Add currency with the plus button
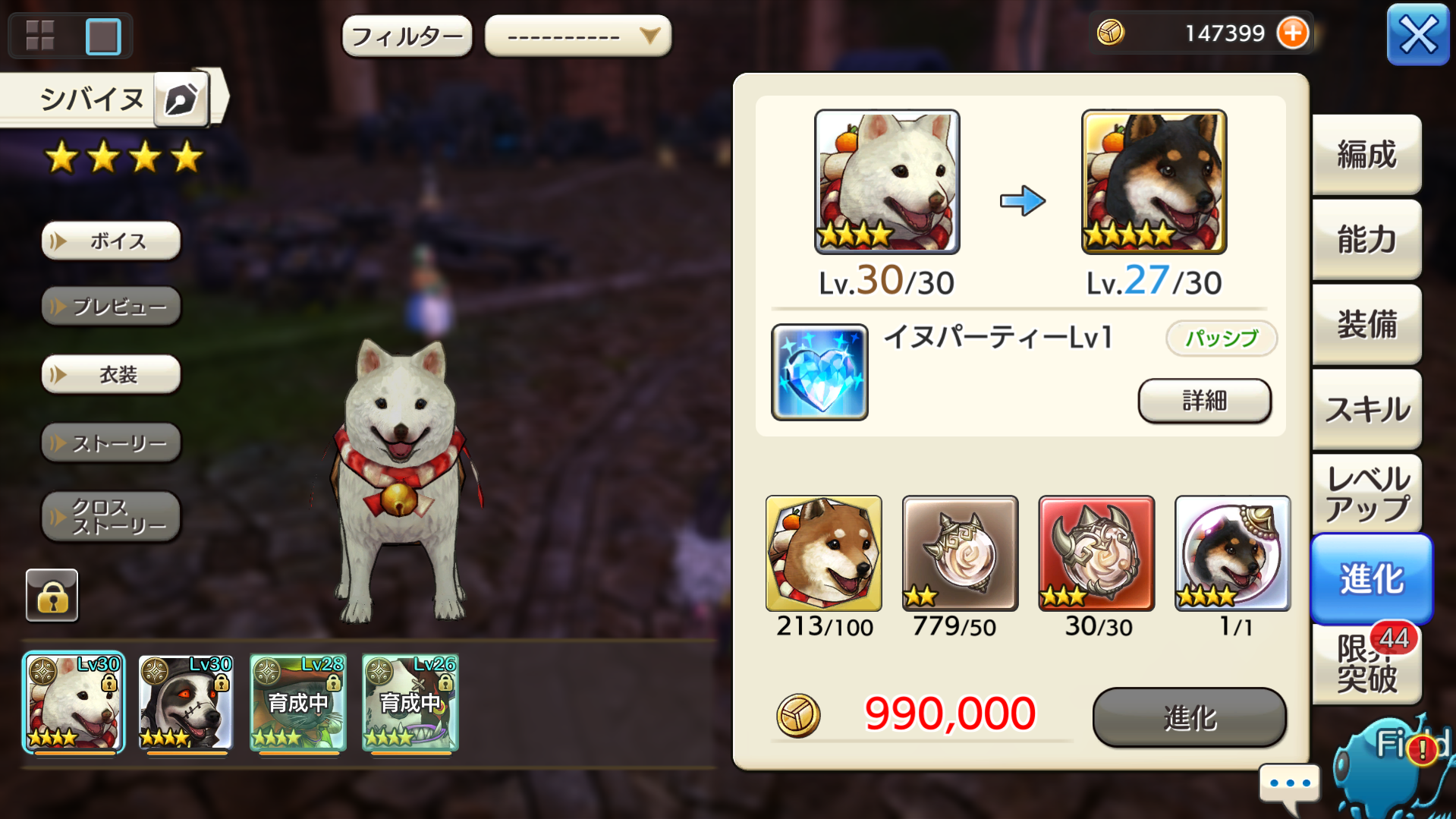Image resolution: width=1456 pixels, height=819 pixels. (x=1293, y=33)
